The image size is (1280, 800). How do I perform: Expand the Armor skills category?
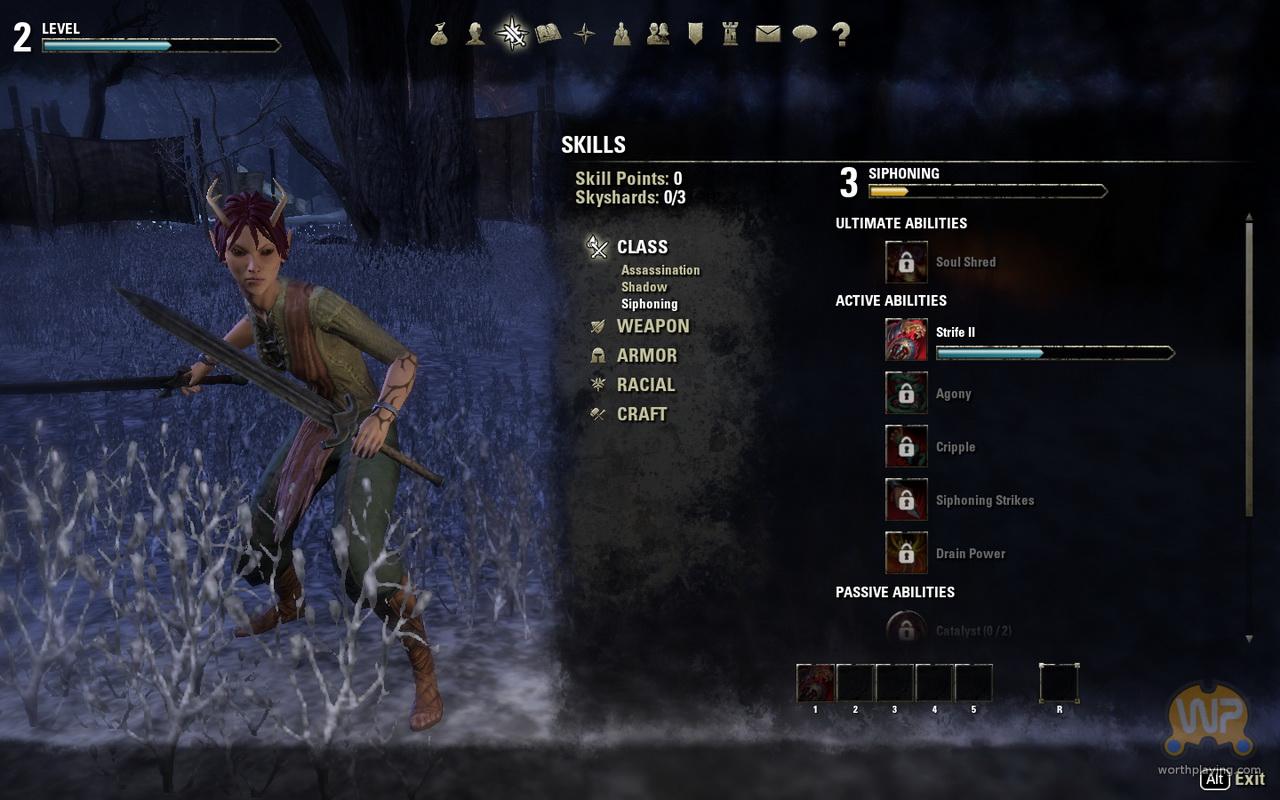pyautogui.click(x=646, y=355)
